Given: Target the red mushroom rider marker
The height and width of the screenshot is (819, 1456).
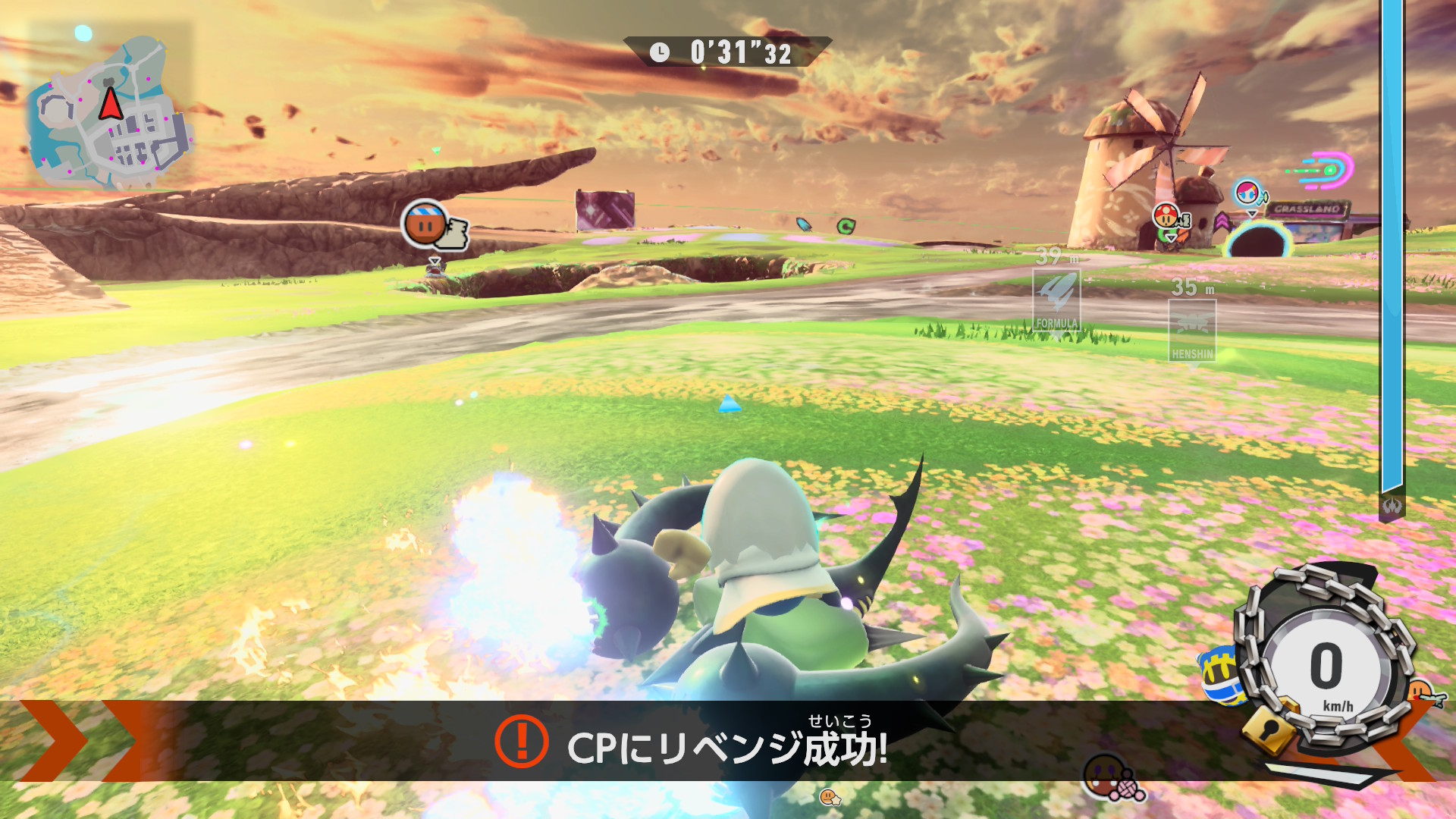Looking at the screenshot, I should (x=1166, y=215).
